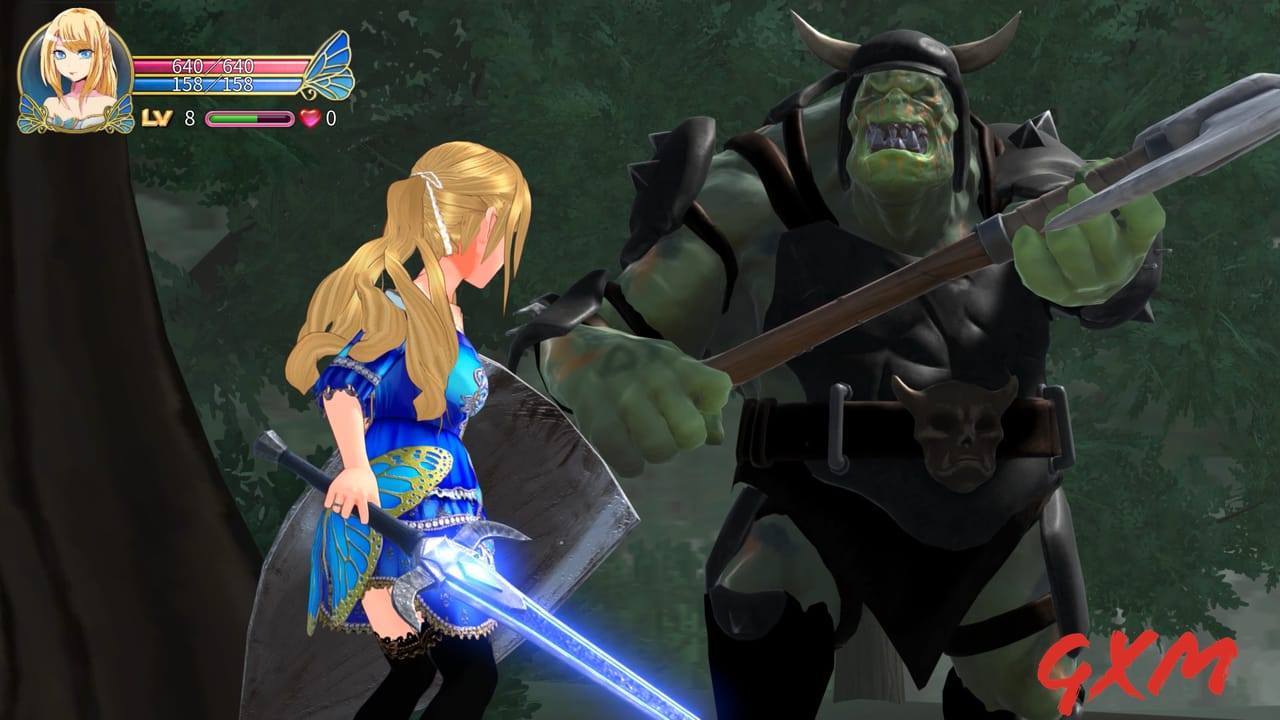Click the right butterfly ornament under the portrait
The width and height of the screenshot is (1280, 720).
(118, 115)
